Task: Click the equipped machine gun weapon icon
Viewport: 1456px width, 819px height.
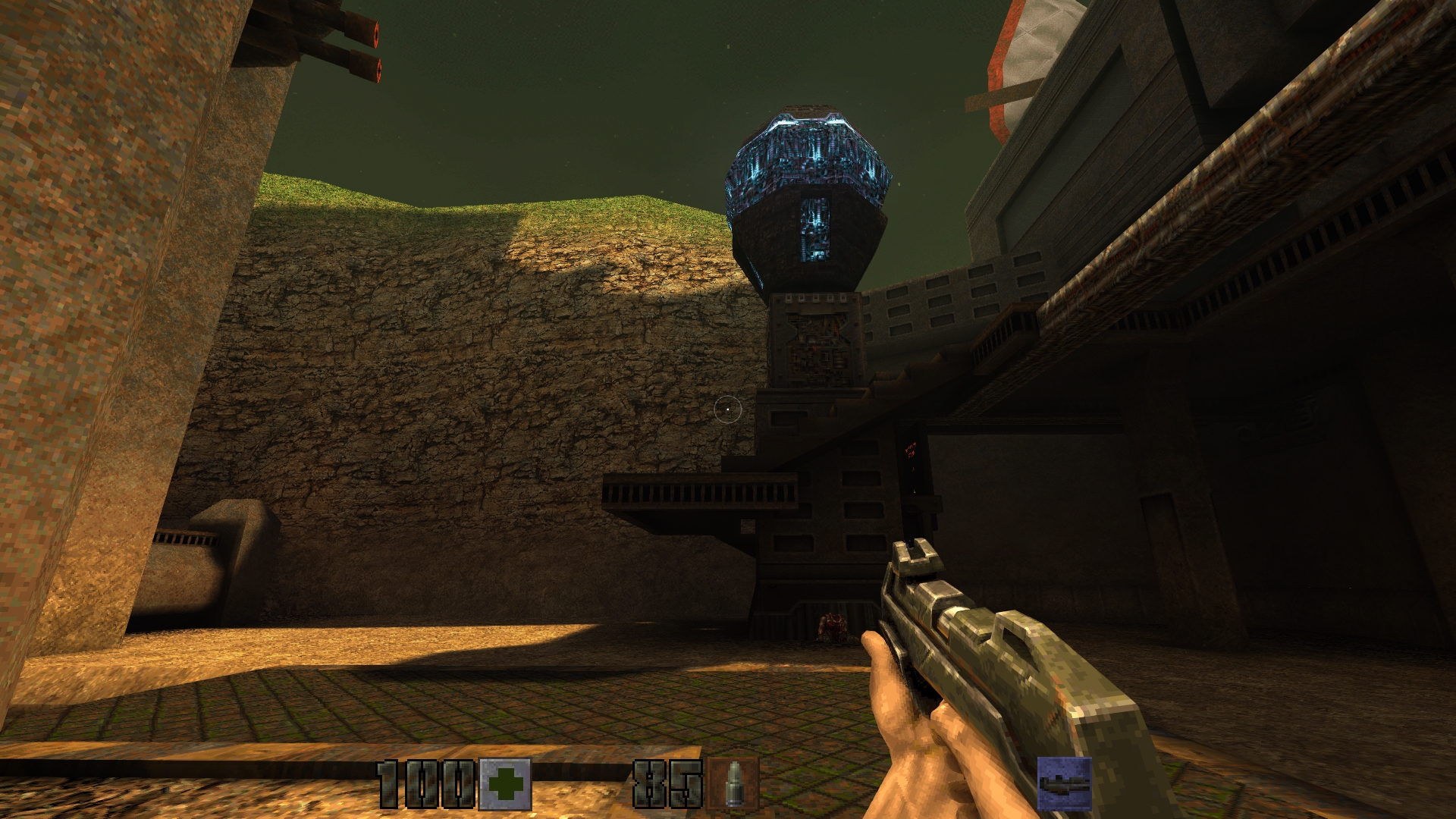Action: click(1064, 783)
